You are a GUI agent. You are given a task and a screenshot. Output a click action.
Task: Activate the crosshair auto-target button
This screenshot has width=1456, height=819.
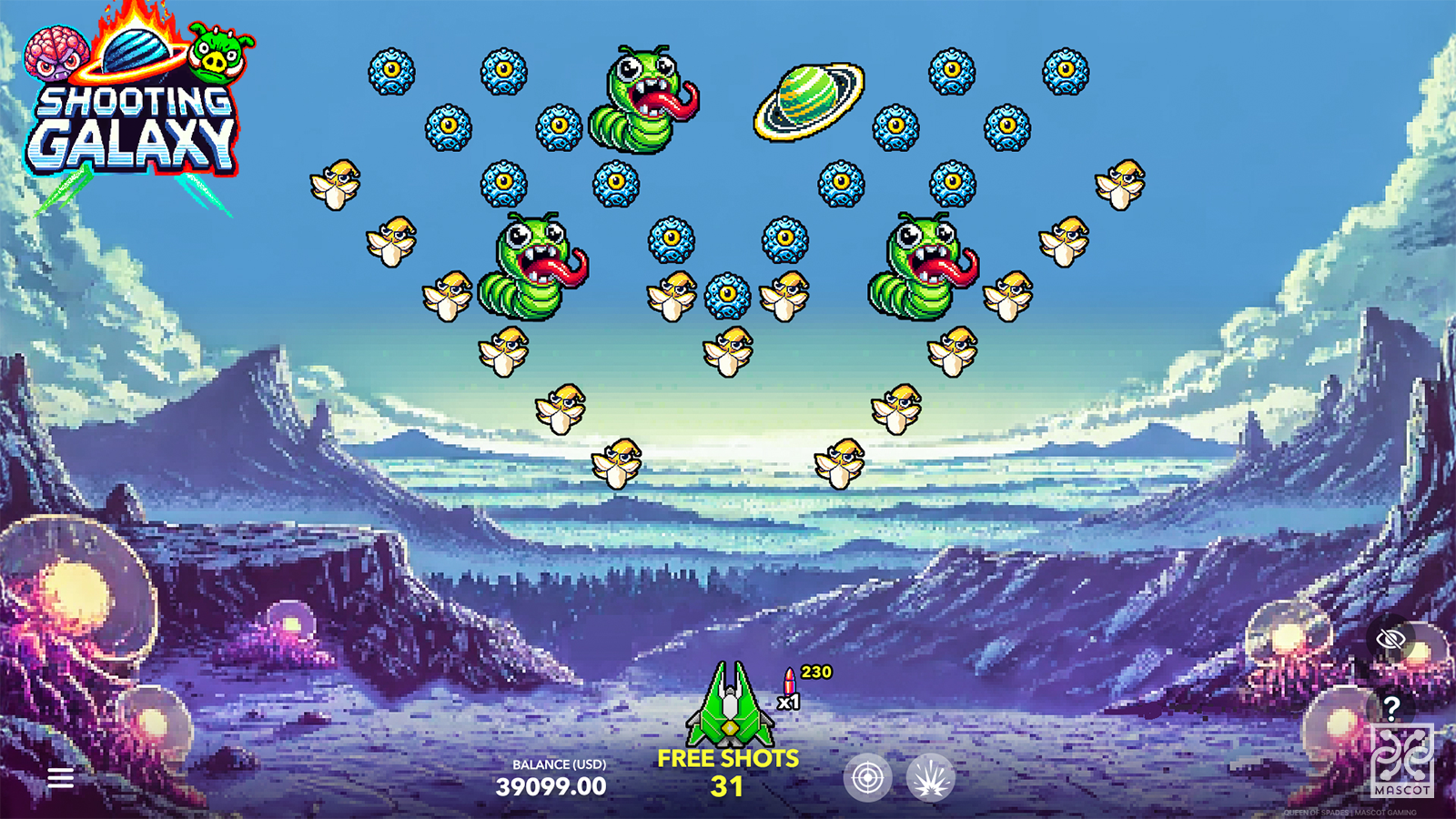867,778
